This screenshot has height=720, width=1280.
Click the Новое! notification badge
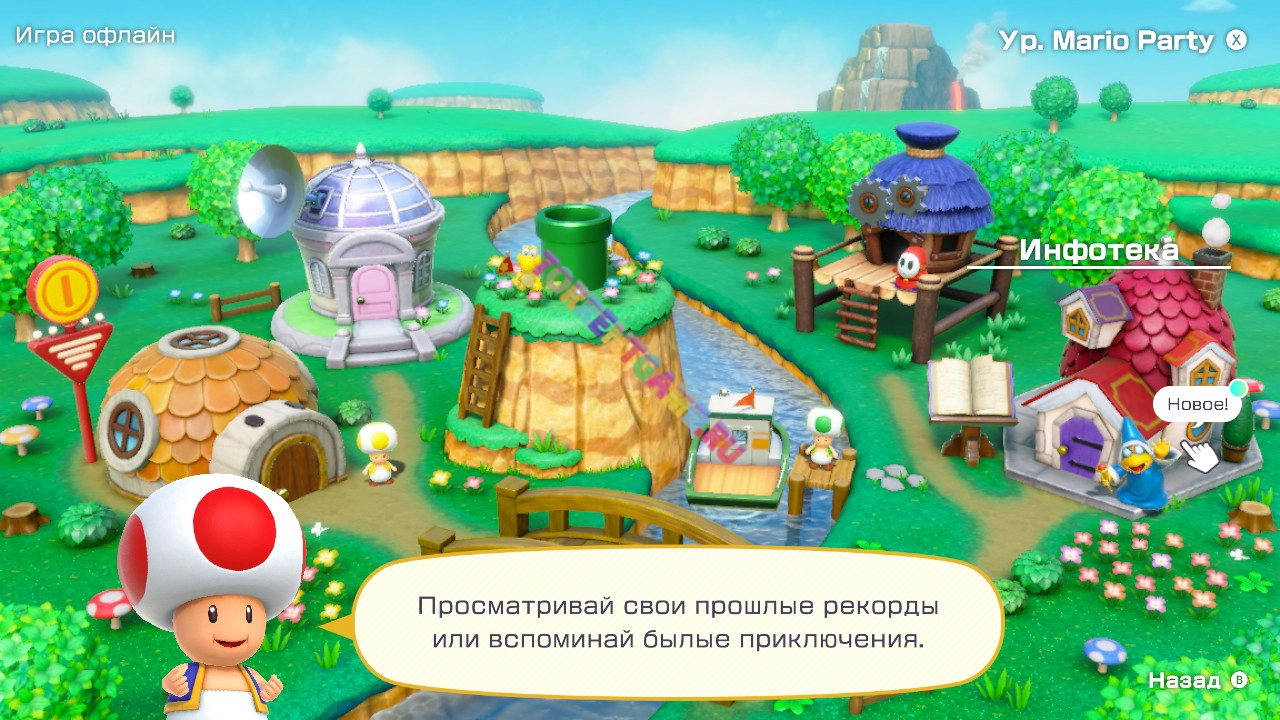[1196, 405]
